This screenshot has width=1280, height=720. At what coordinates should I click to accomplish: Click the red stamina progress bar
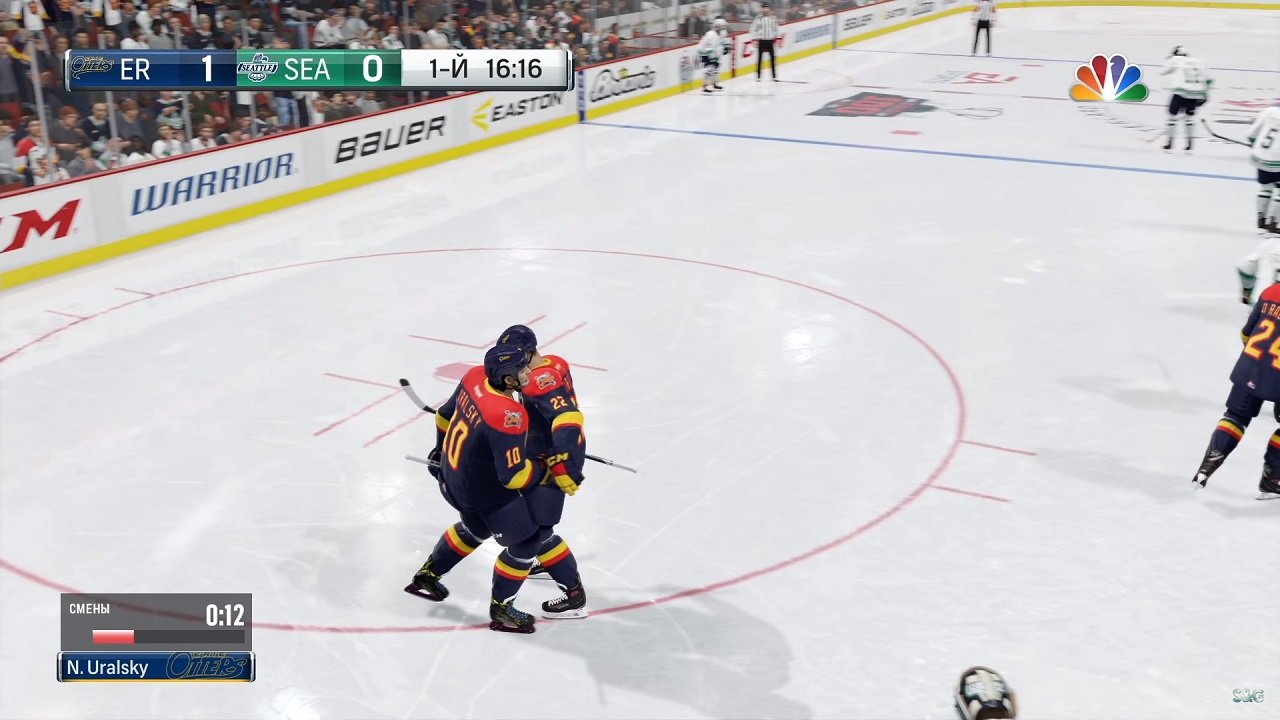[113, 637]
